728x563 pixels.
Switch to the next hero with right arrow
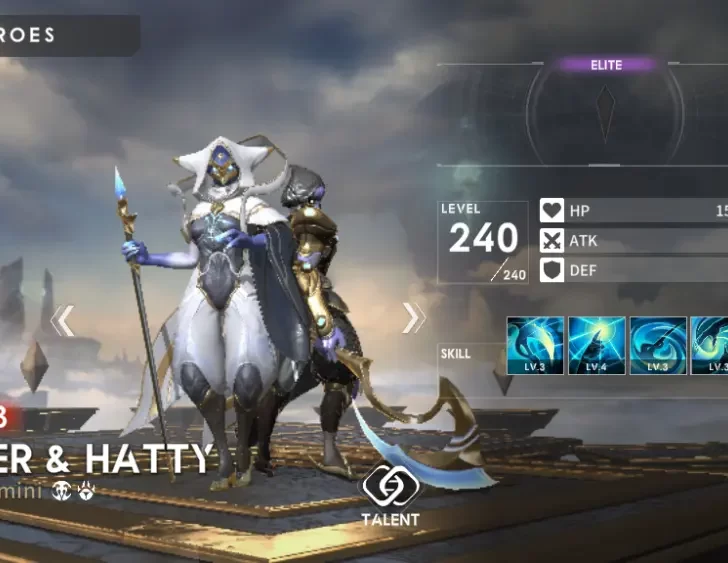coord(412,318)
